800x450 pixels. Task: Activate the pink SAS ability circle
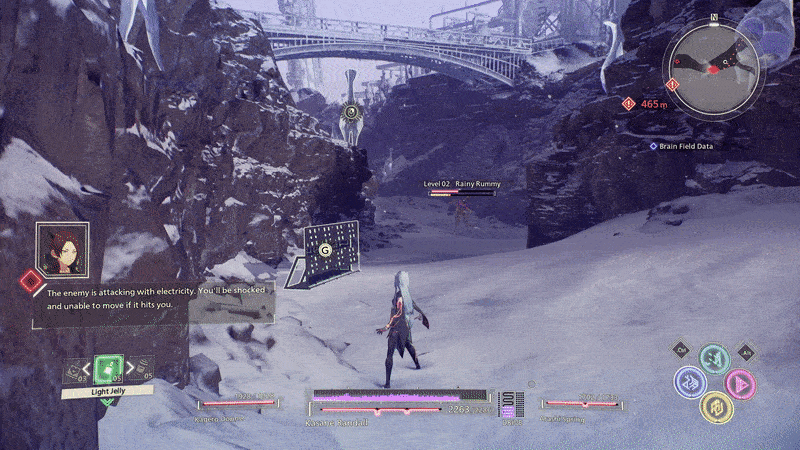[x=740, y=384]
